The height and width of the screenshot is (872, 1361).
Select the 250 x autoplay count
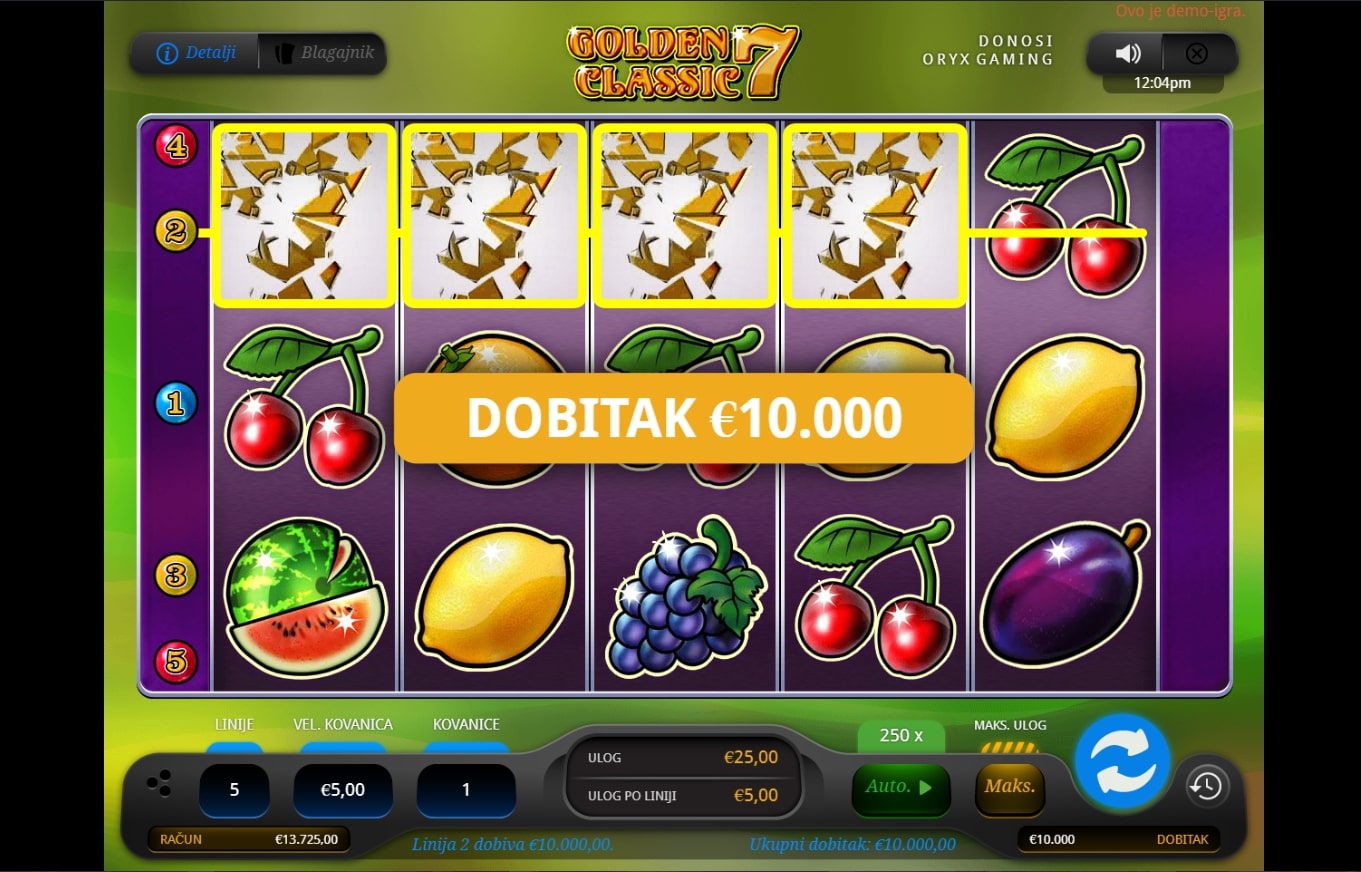(x=900, y=736)
